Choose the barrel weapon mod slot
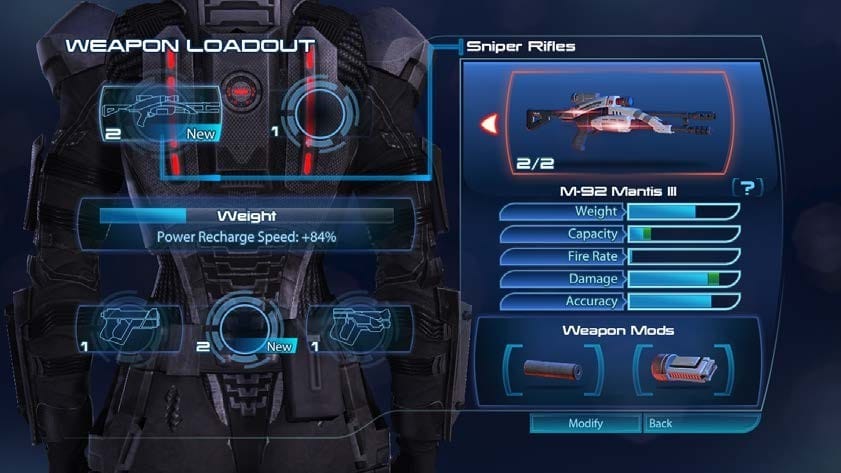The width and height of the screenshot is (841, 473). (x=551, y=369)
